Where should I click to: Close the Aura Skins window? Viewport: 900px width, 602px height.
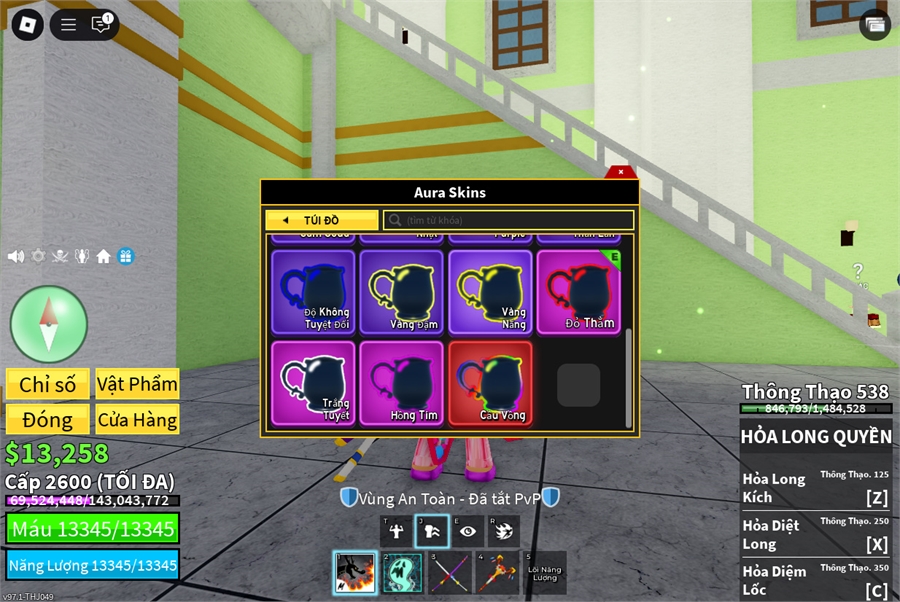(621, 172)
